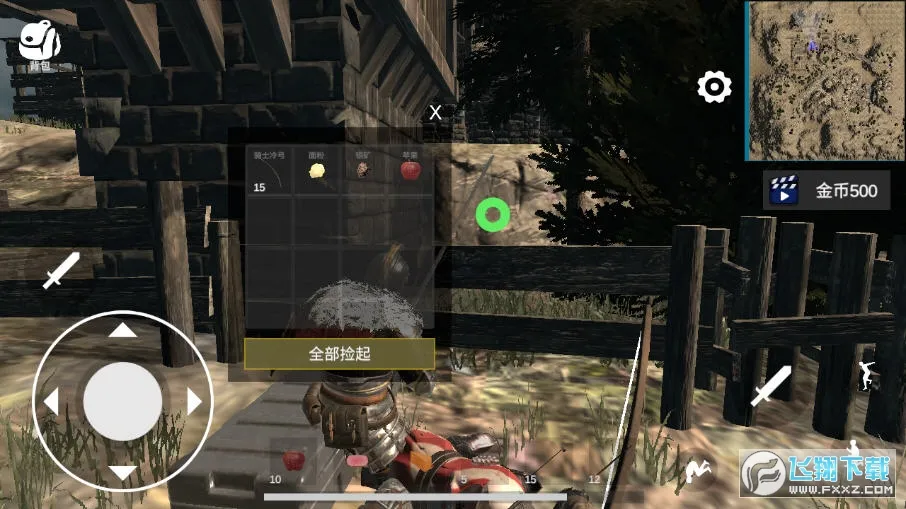This screenshot has width=906, height=509.
Task: Pick up all items with 全部捡起
Action: 339,353
